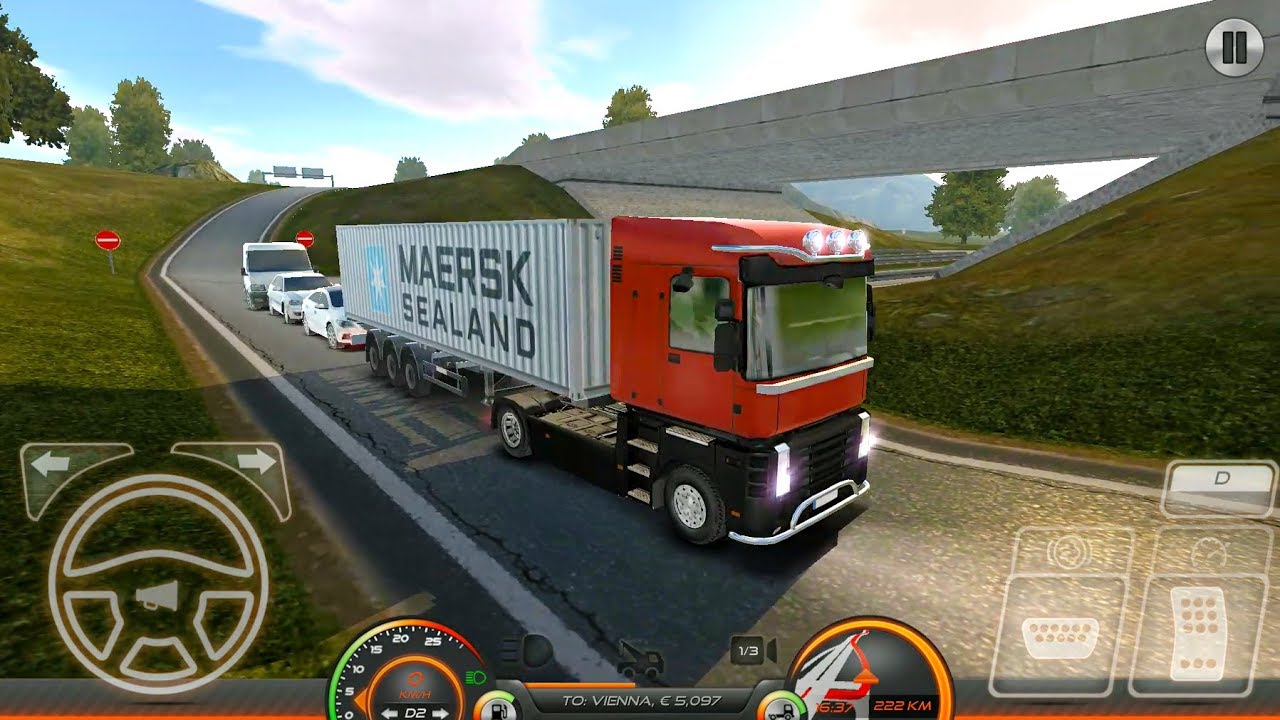1280x720 pixels.
Task: Switch camera view with 1/3 camera button
Action: point(753,651)
